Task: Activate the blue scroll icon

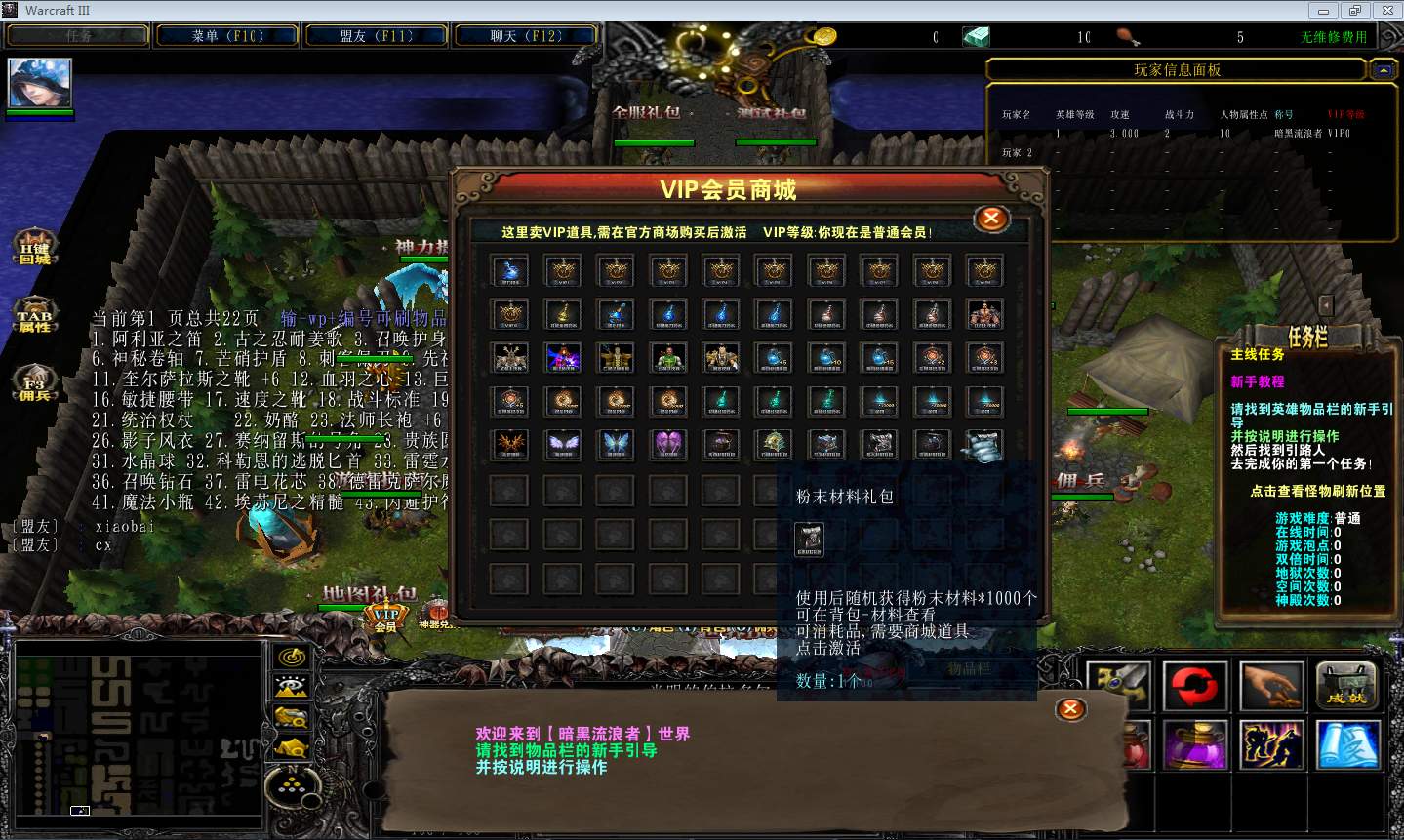Action: (1347, 744)
